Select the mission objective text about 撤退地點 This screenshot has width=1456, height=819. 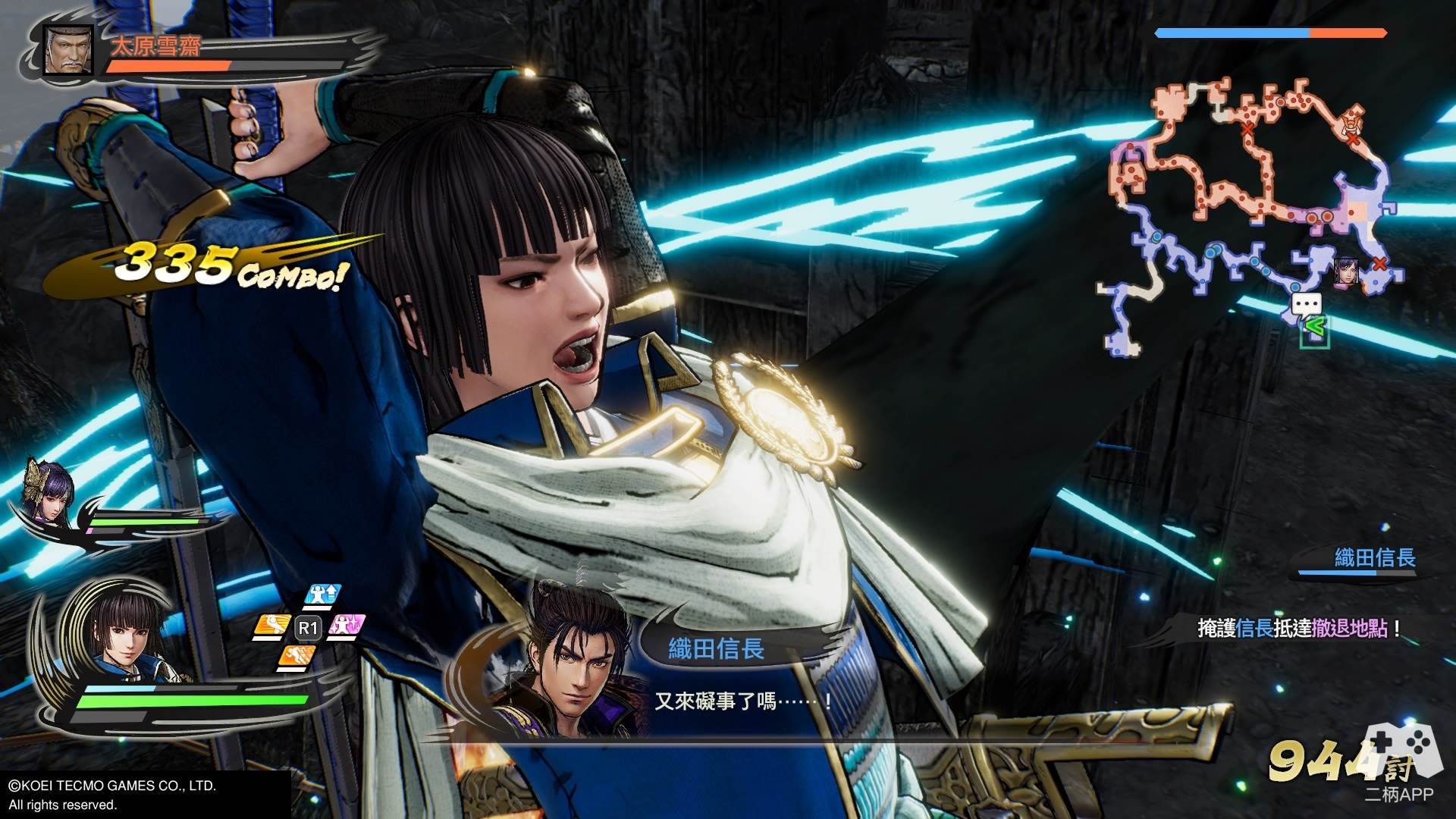(x=1297, y=629)
